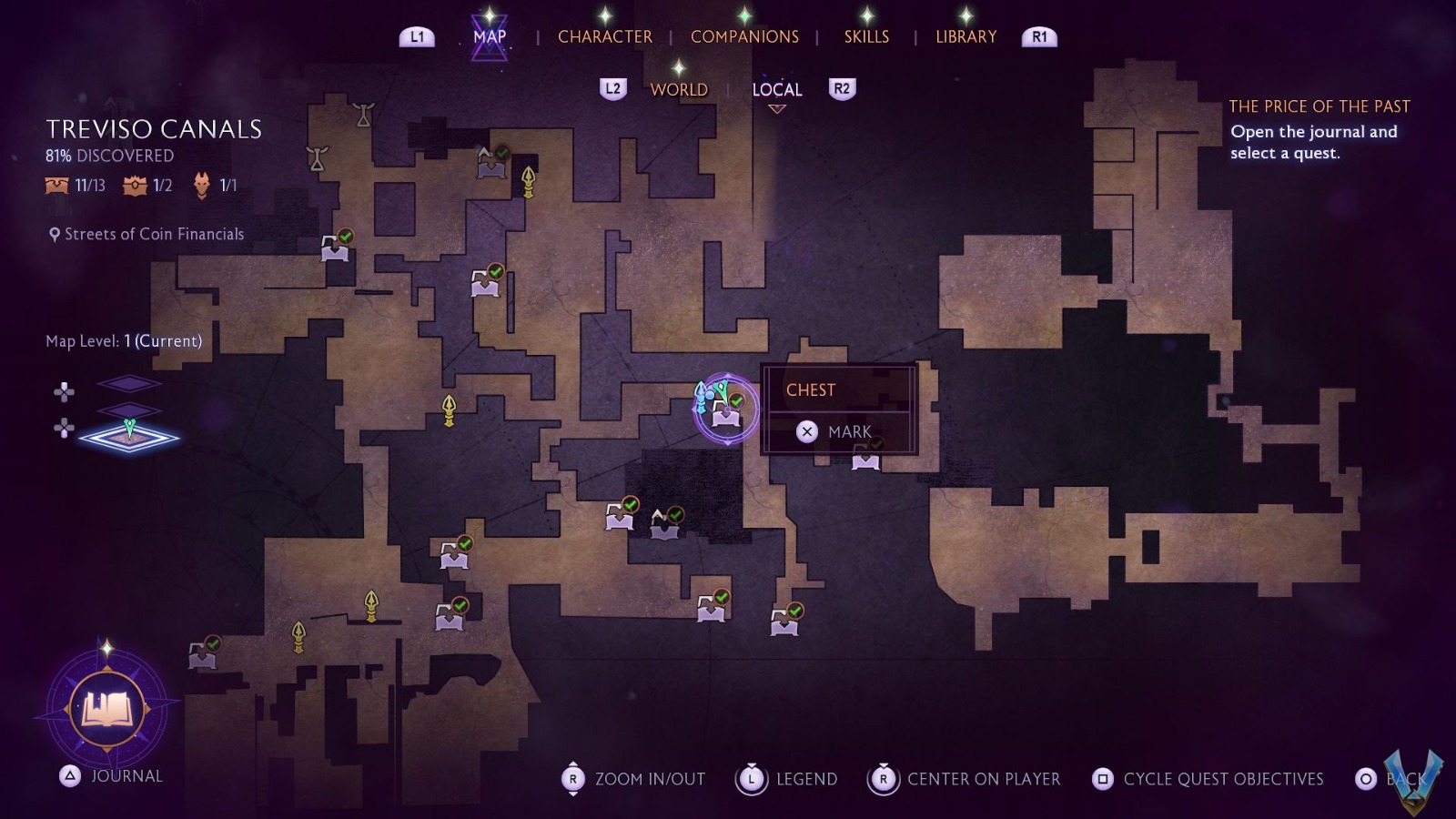Center the map on the player
This screenshot has width=1456, height=819.
[966, 779]
